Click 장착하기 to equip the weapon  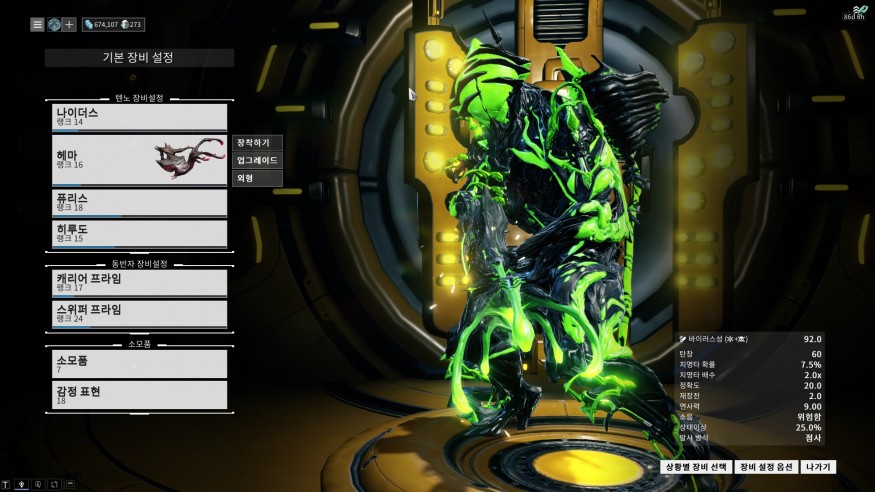[x=258, y=143]
